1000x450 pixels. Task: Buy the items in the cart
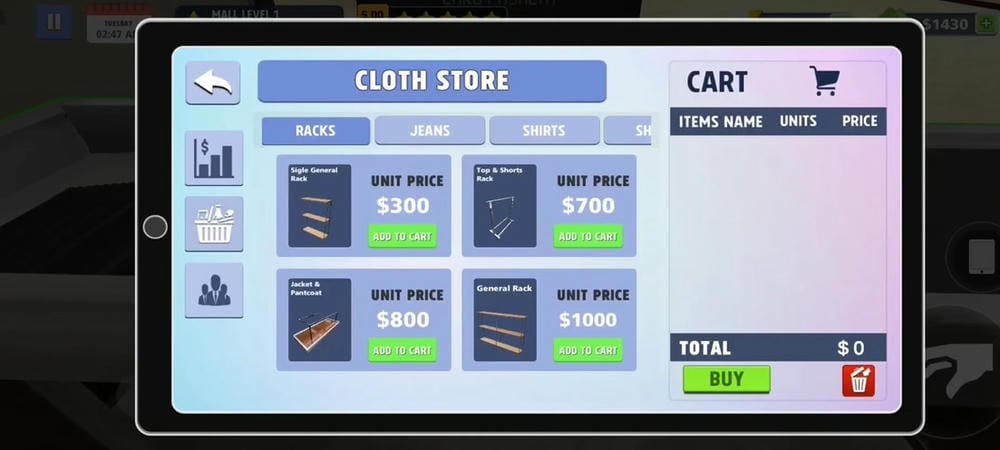(x=726, y=379)
